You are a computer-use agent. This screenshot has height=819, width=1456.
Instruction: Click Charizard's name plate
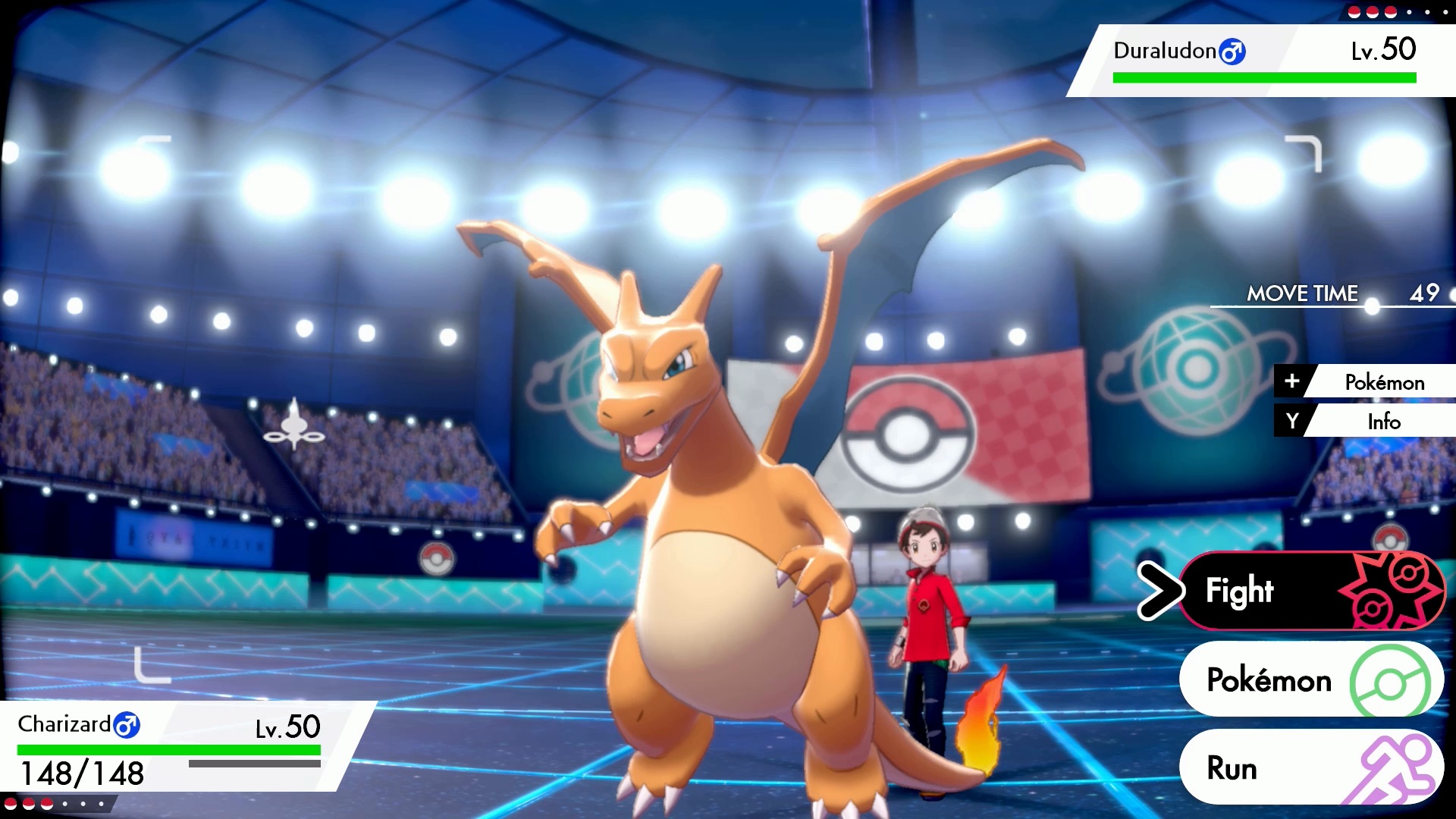(x=64, y=725)
